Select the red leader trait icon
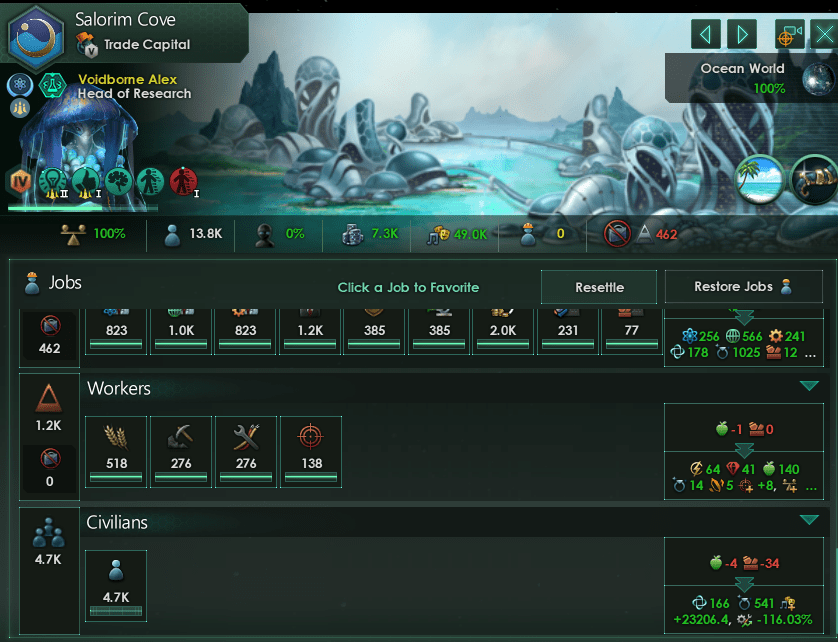This screenshot has height=642, width=838. tap(183, 181)
